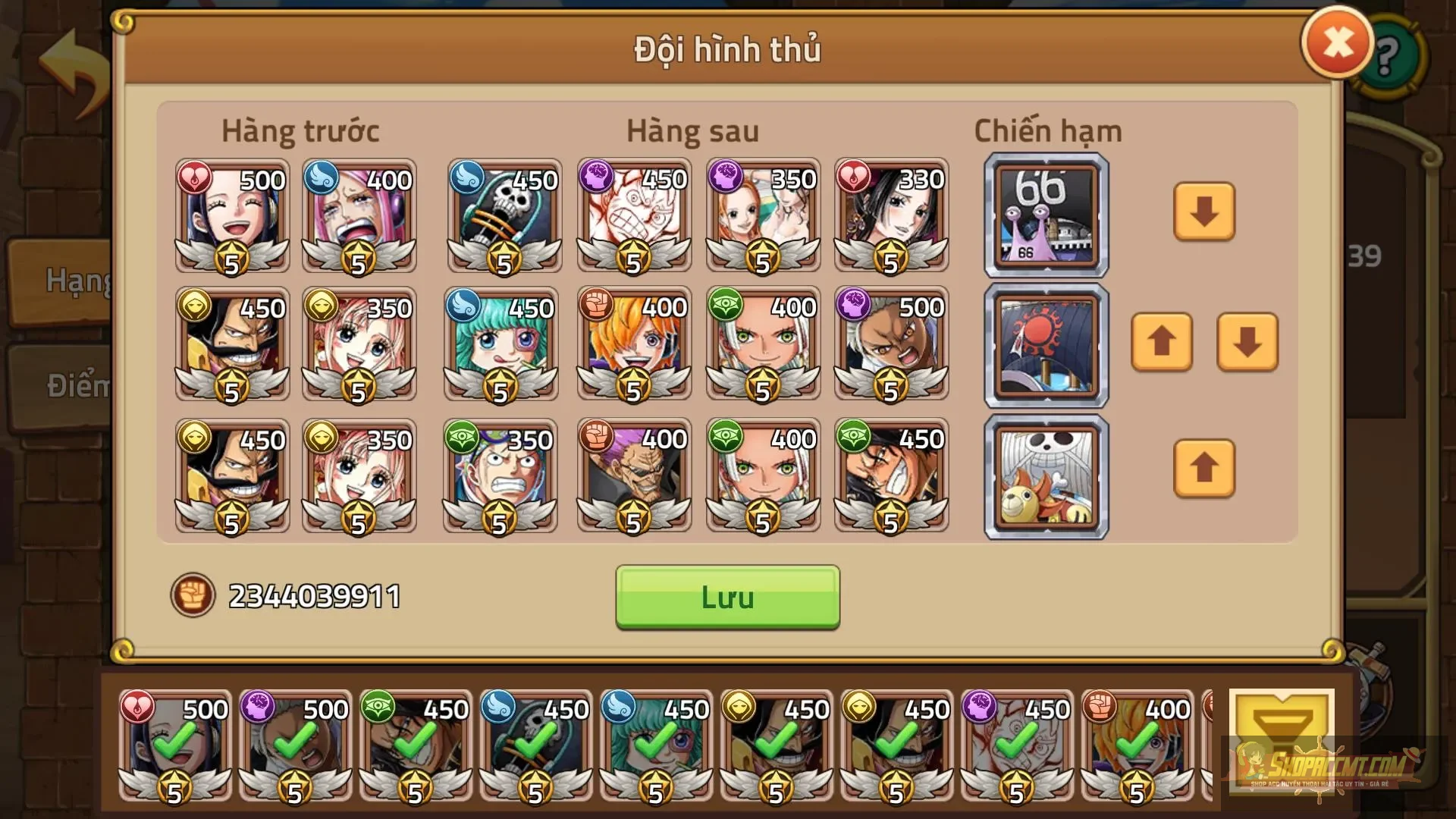
Task: Select Brook's 450 portrait in Hàng sau
Action: click(503, 216)
